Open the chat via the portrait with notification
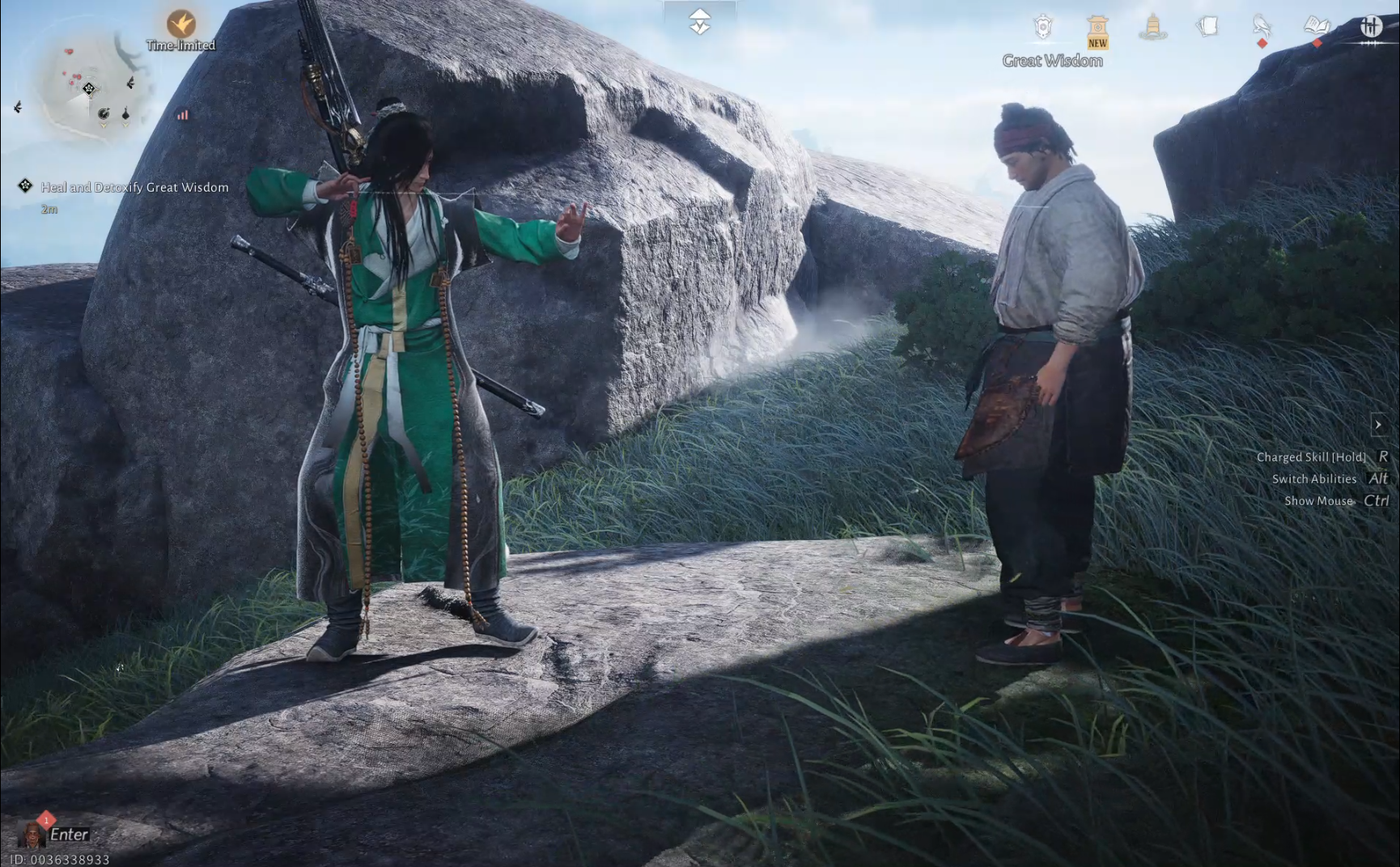The width and height of the screenshot is (1400, 867). pyautogui.click(x=33, y=833)
